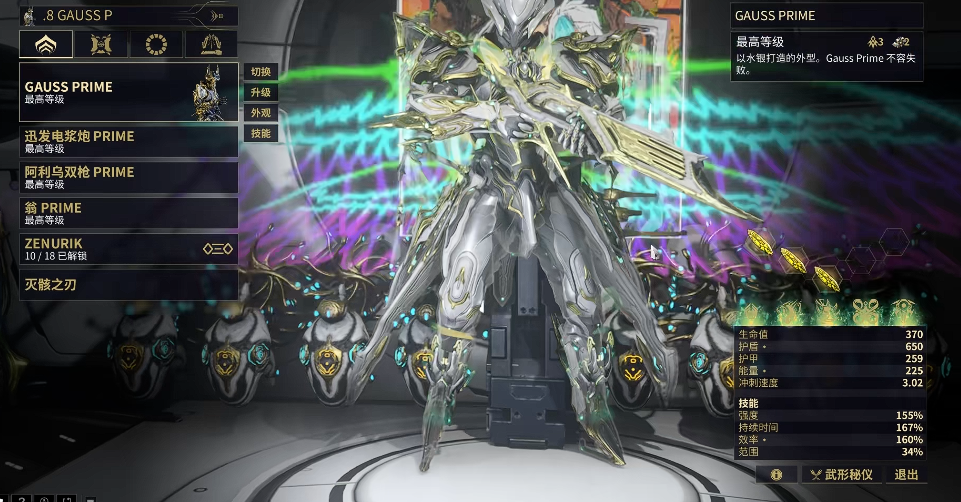
Task: Open the Zenurik focus school entry
Action: point(128,249)
